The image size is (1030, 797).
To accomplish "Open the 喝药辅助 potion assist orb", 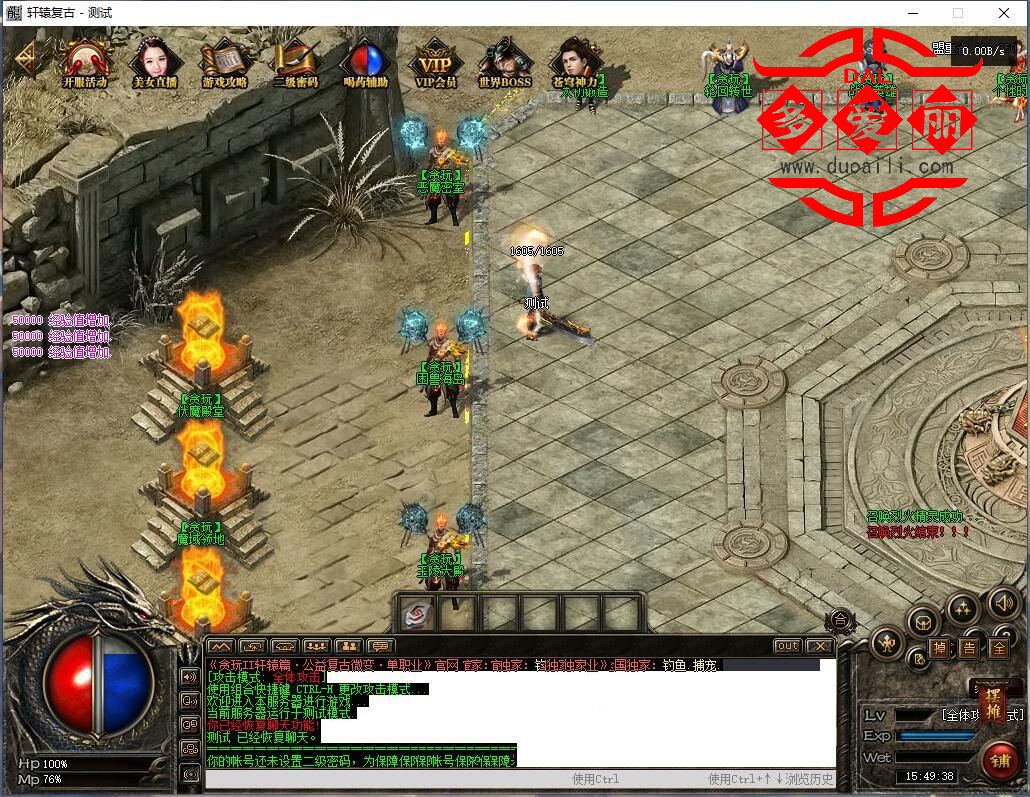I will 365,62.
